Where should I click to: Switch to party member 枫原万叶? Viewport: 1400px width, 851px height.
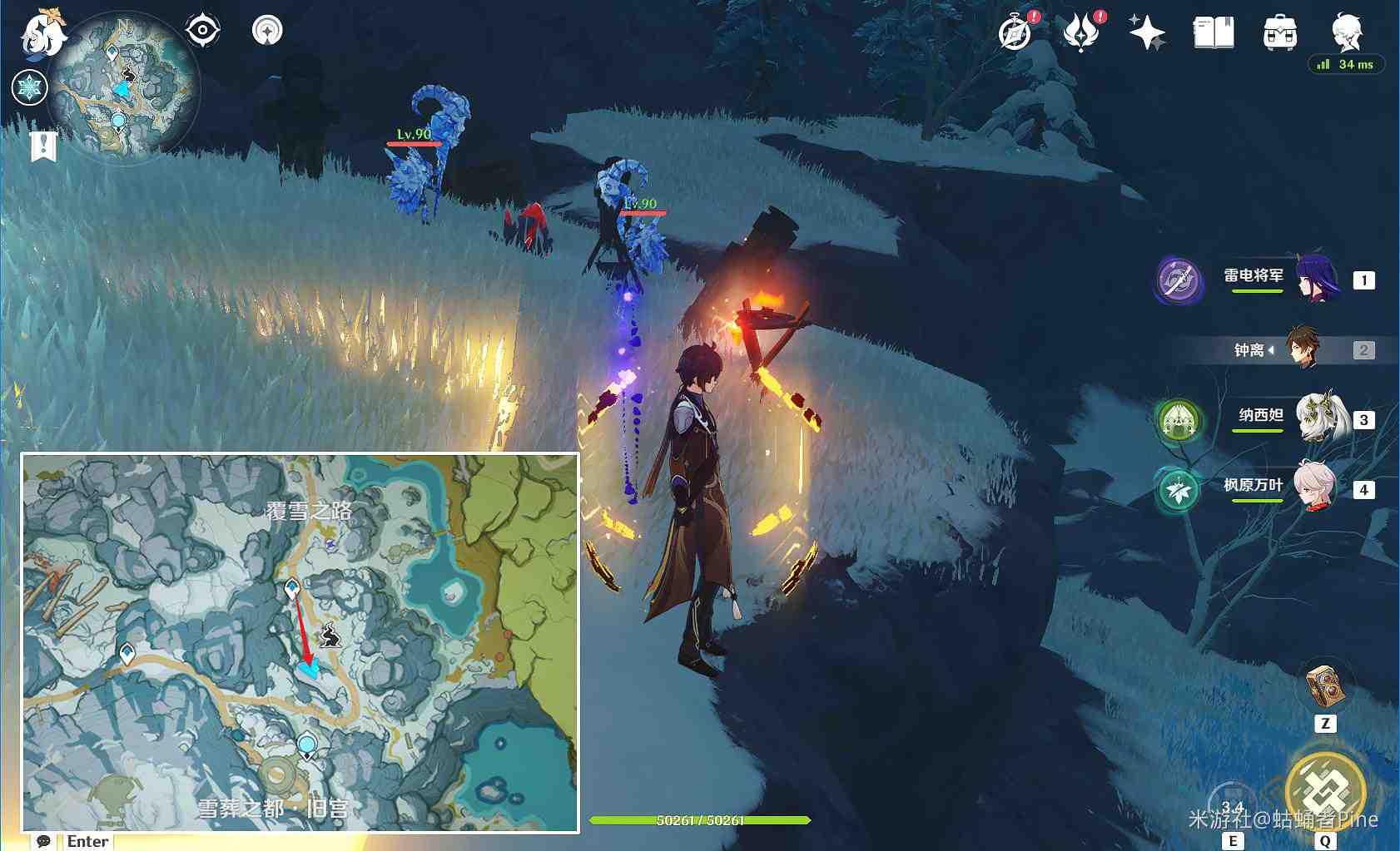tap(1315, 487)
